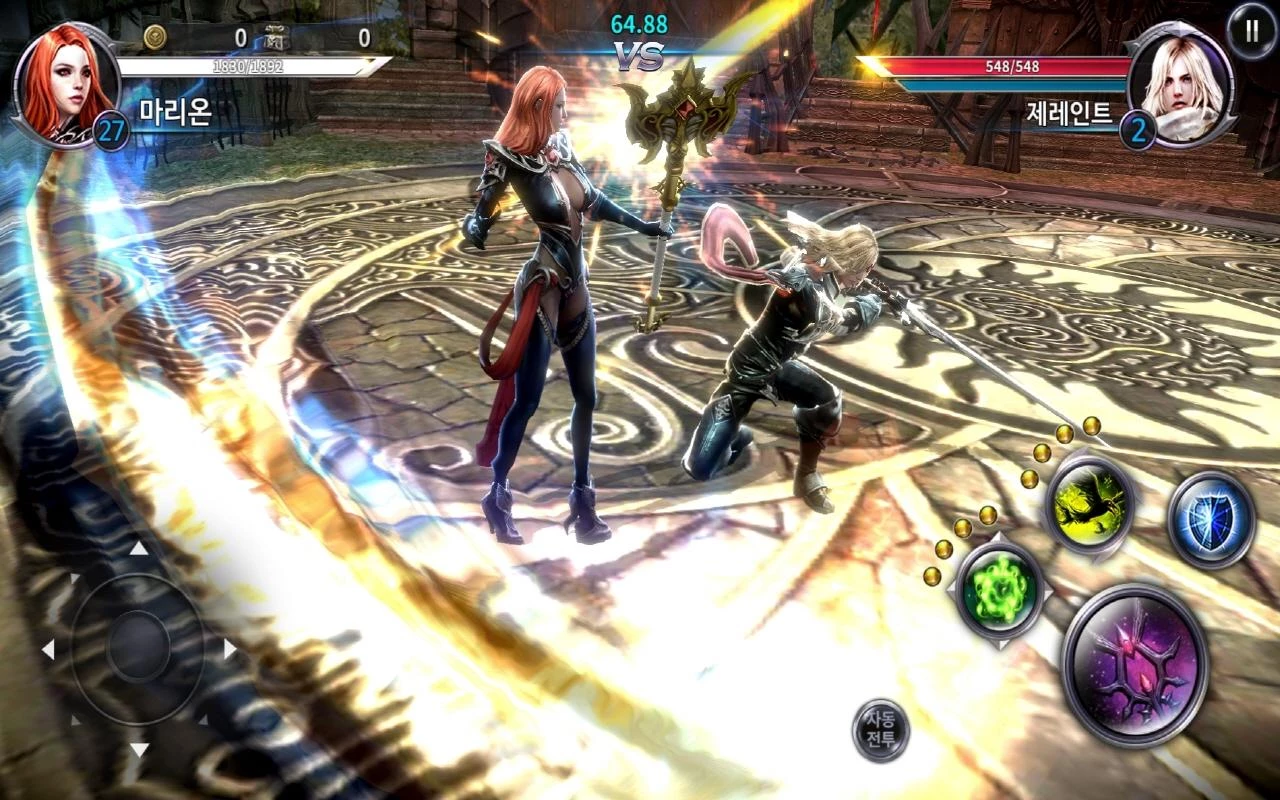Tap the virtual joystick pad
The height and width of the screenshot is (800, 1280).
pos(138,648)
